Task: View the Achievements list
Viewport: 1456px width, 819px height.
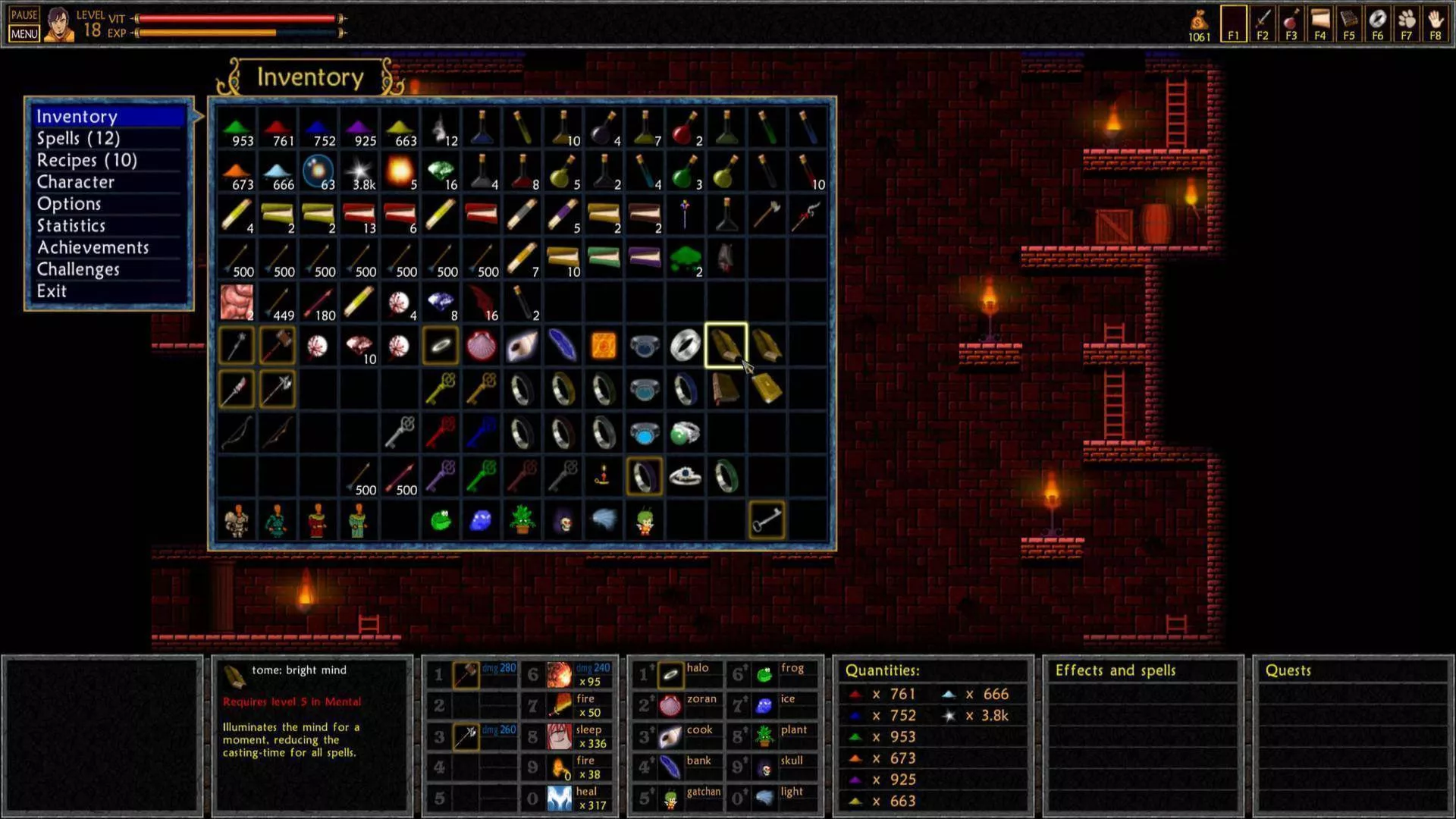Action: (x=93, y=248)
